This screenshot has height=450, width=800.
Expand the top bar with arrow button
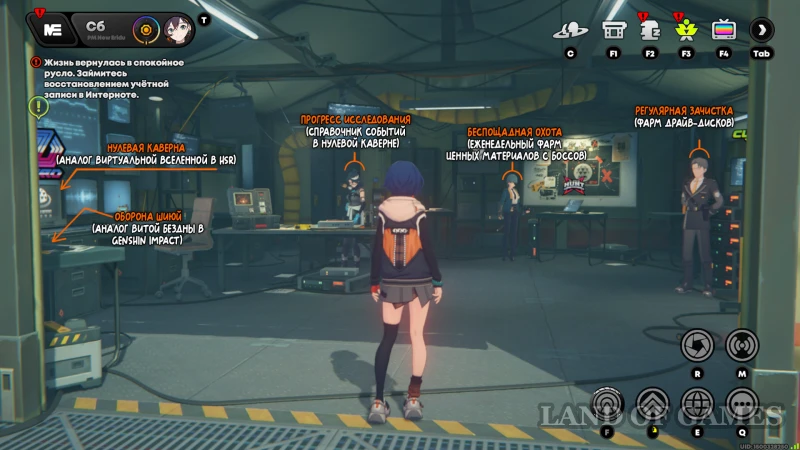pos(761,30)
